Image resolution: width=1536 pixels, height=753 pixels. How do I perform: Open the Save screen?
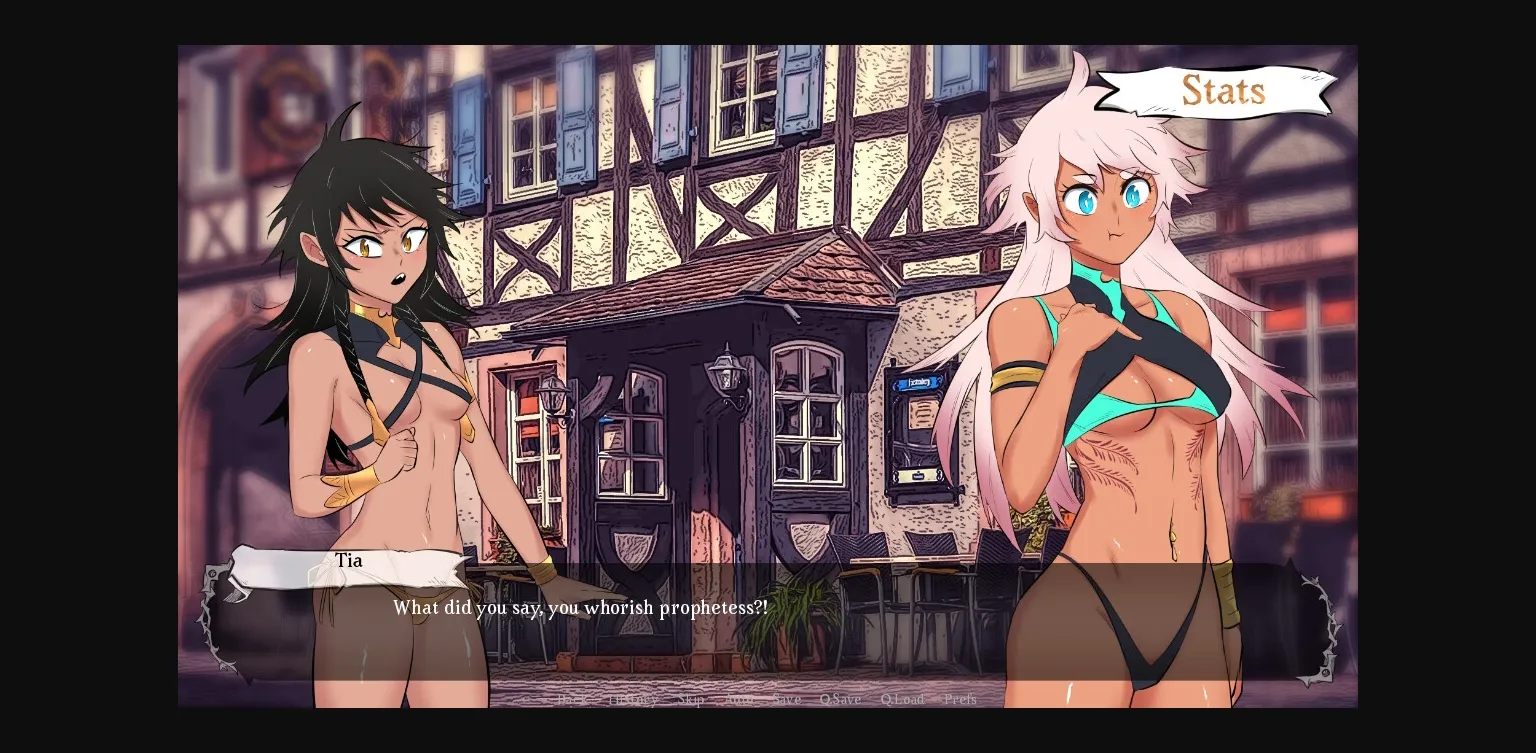point(786,699)
